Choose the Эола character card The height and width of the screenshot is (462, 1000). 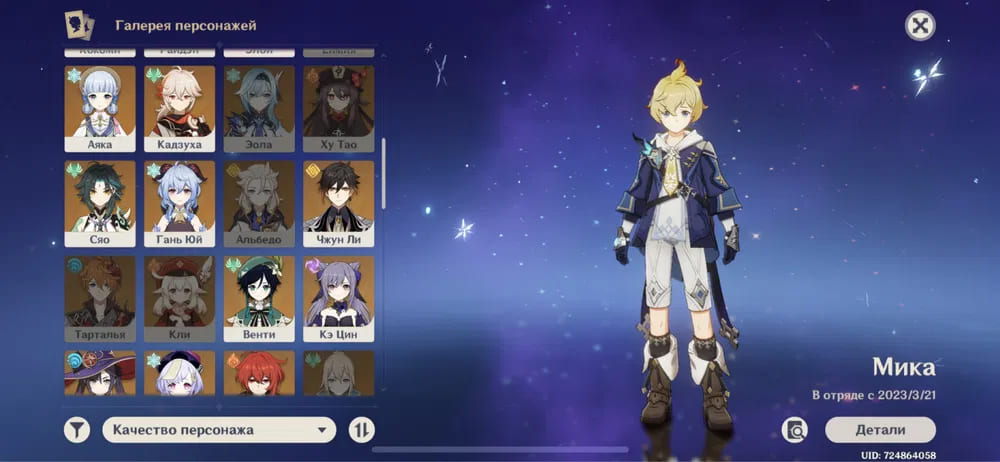point(259,108)
